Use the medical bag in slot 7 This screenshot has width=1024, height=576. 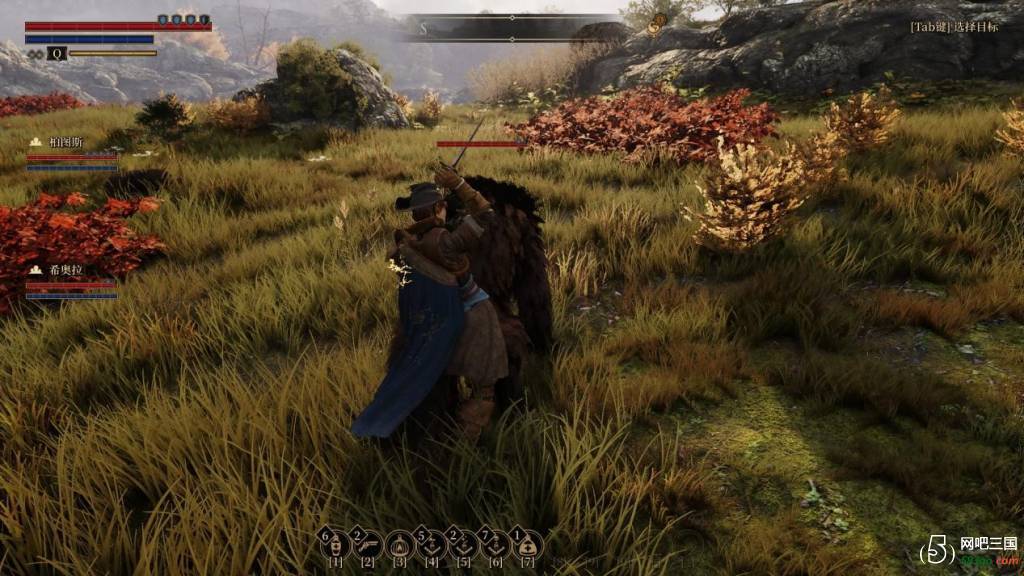click(x=527, y=545)
